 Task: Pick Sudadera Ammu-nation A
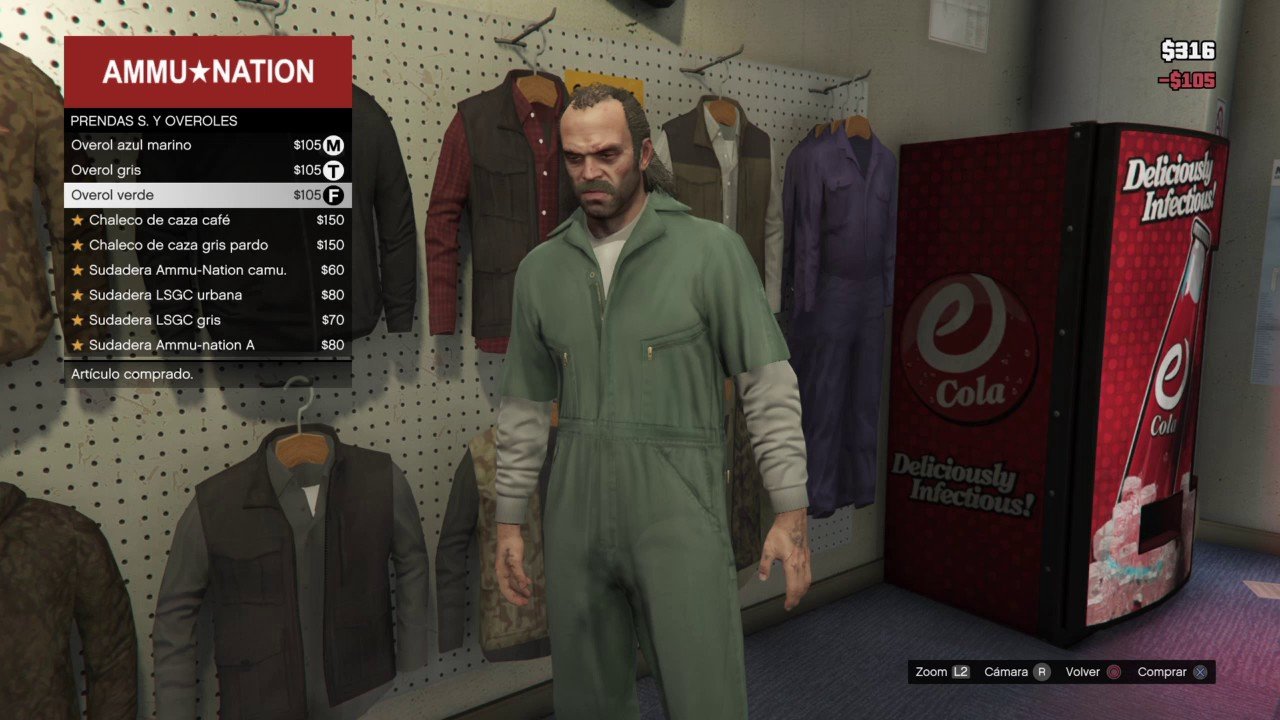point(207,345)
